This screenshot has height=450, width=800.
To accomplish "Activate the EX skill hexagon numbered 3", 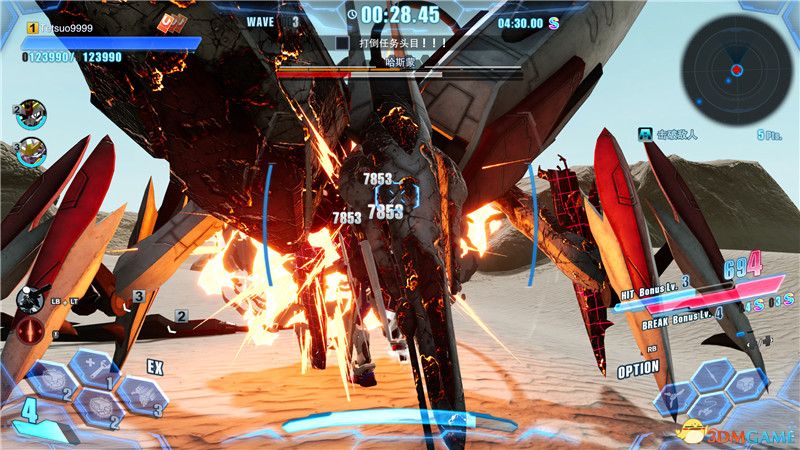I will (x=140, y=395).
